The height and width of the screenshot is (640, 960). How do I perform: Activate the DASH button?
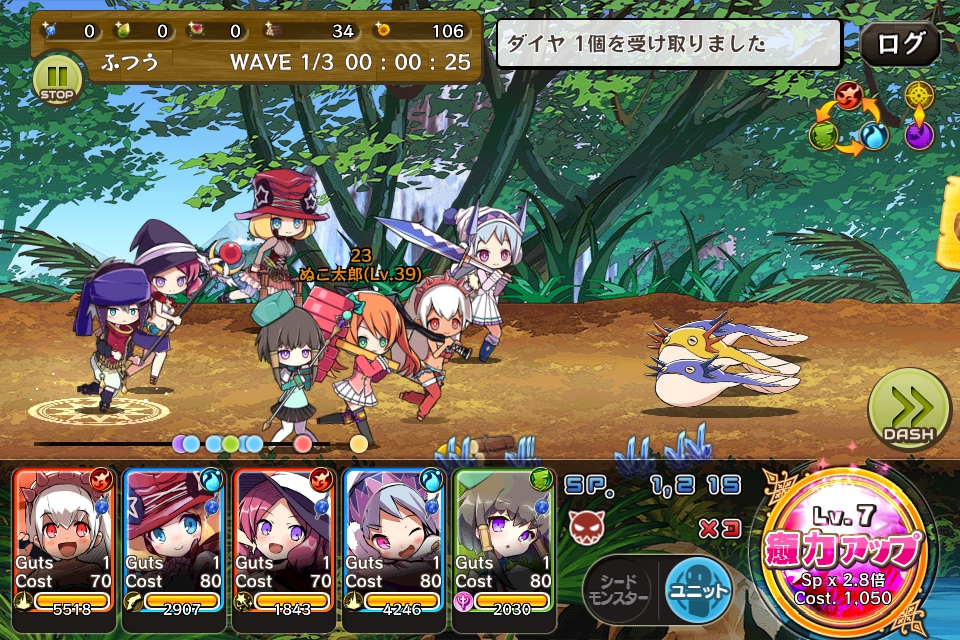[x=908, y=410]
